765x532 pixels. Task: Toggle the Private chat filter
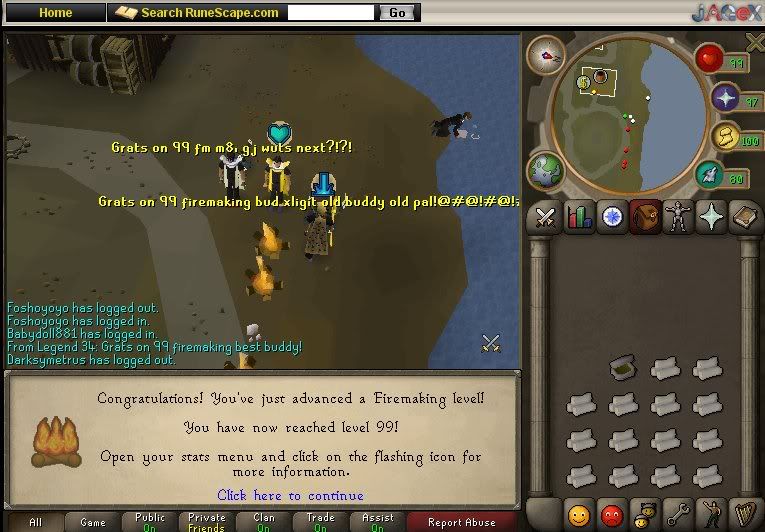(207, 522)
